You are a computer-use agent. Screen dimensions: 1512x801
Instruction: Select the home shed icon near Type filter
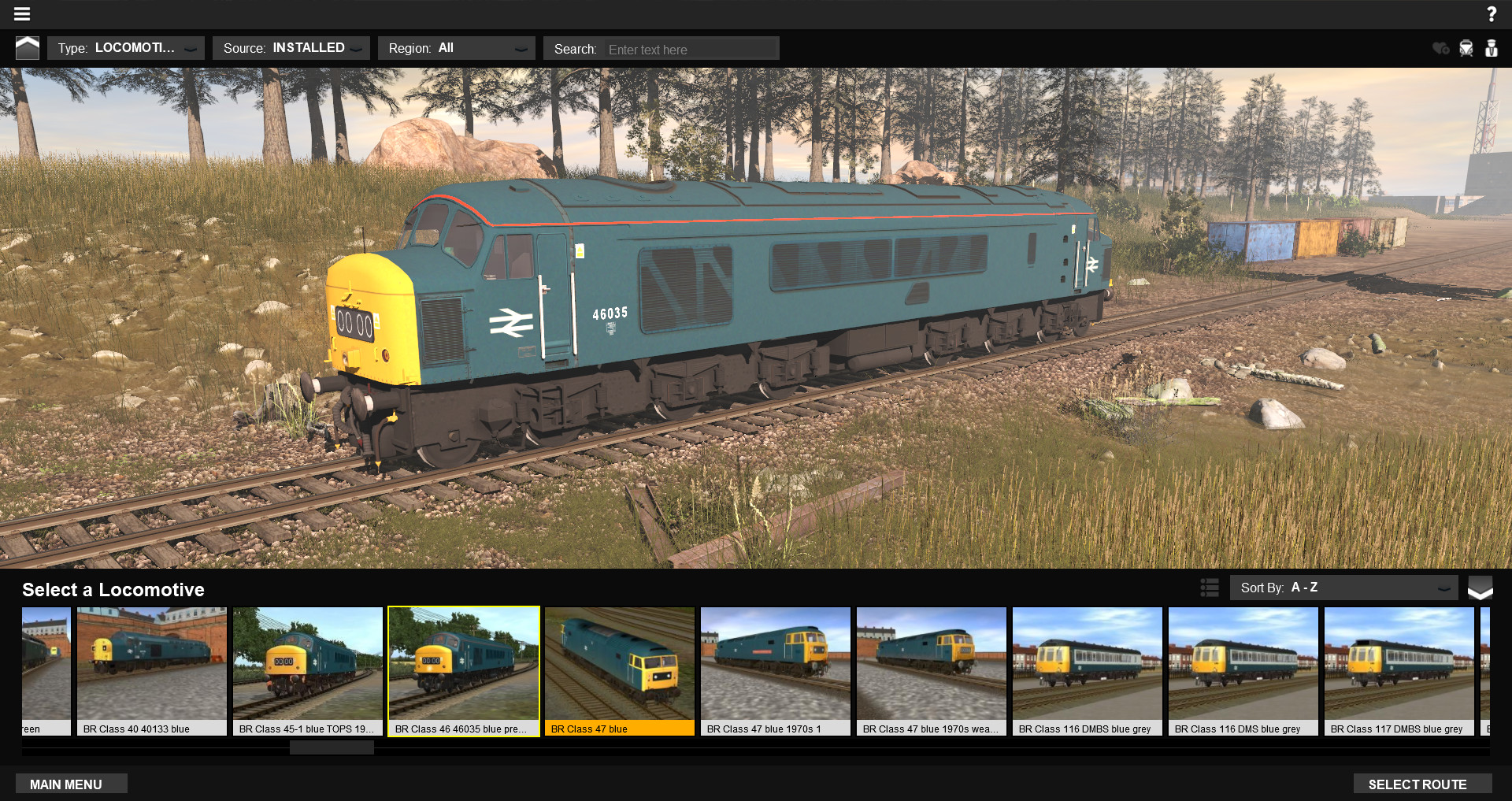(x=28, y=47)
